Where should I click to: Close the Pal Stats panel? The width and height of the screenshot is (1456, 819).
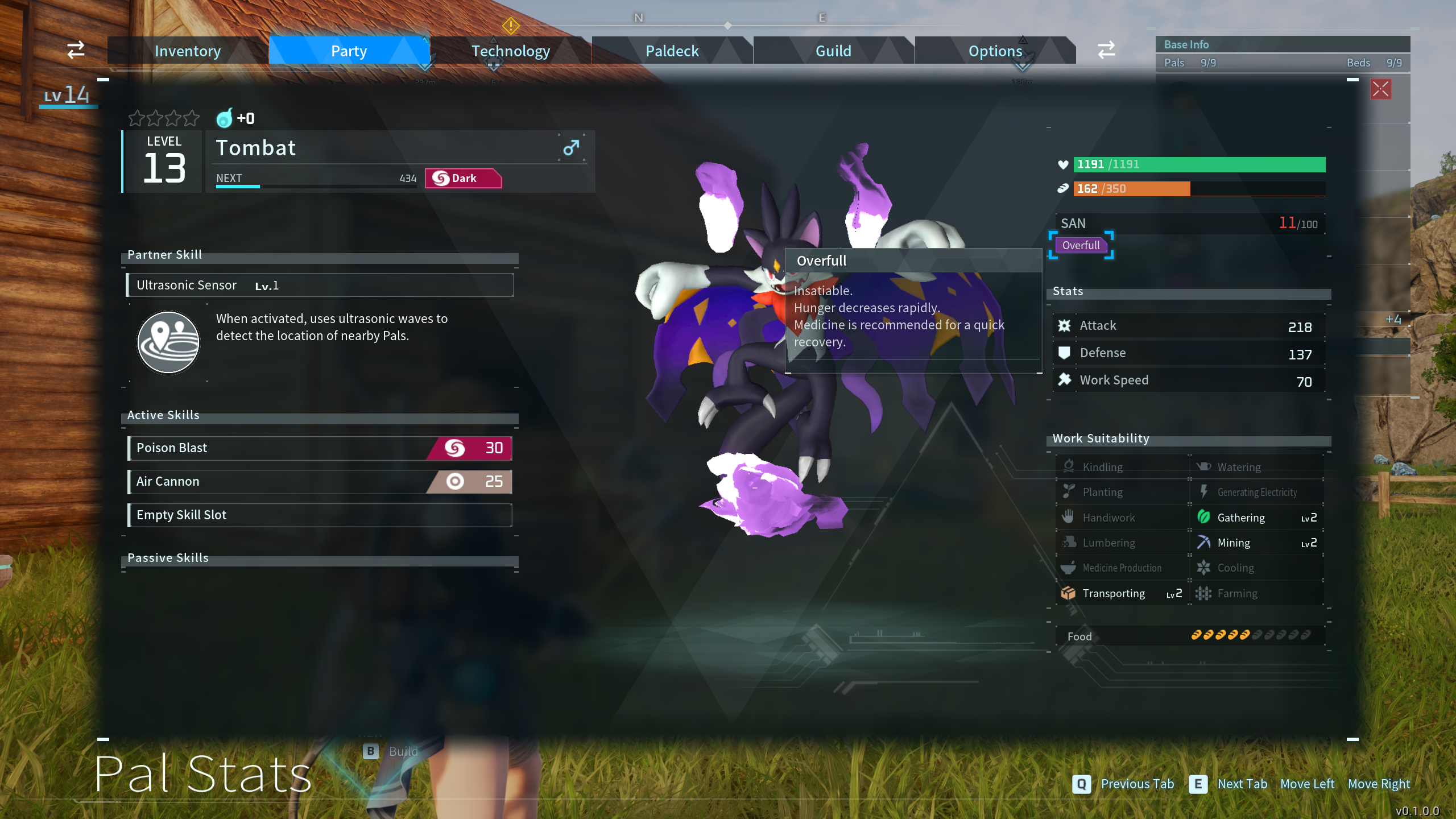(x=1380, y=89)
